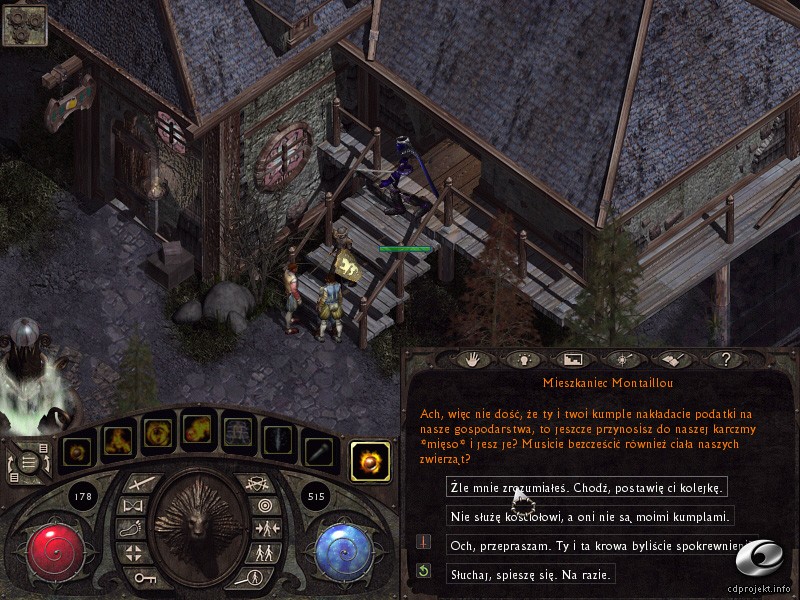
Task: Click the magnifying glass examine button
Action: (x=257, y=577)
